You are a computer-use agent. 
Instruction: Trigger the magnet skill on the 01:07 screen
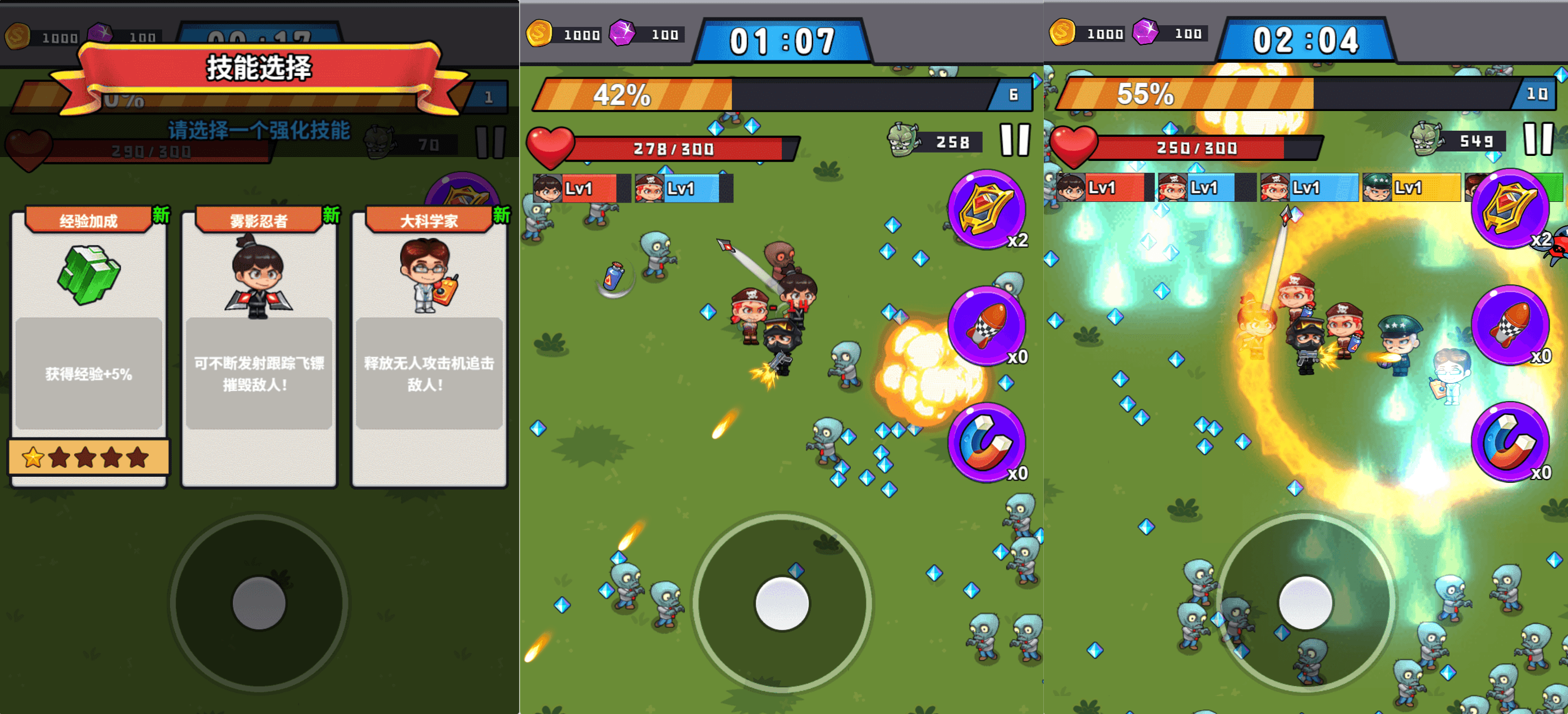[x=986, y=442]
